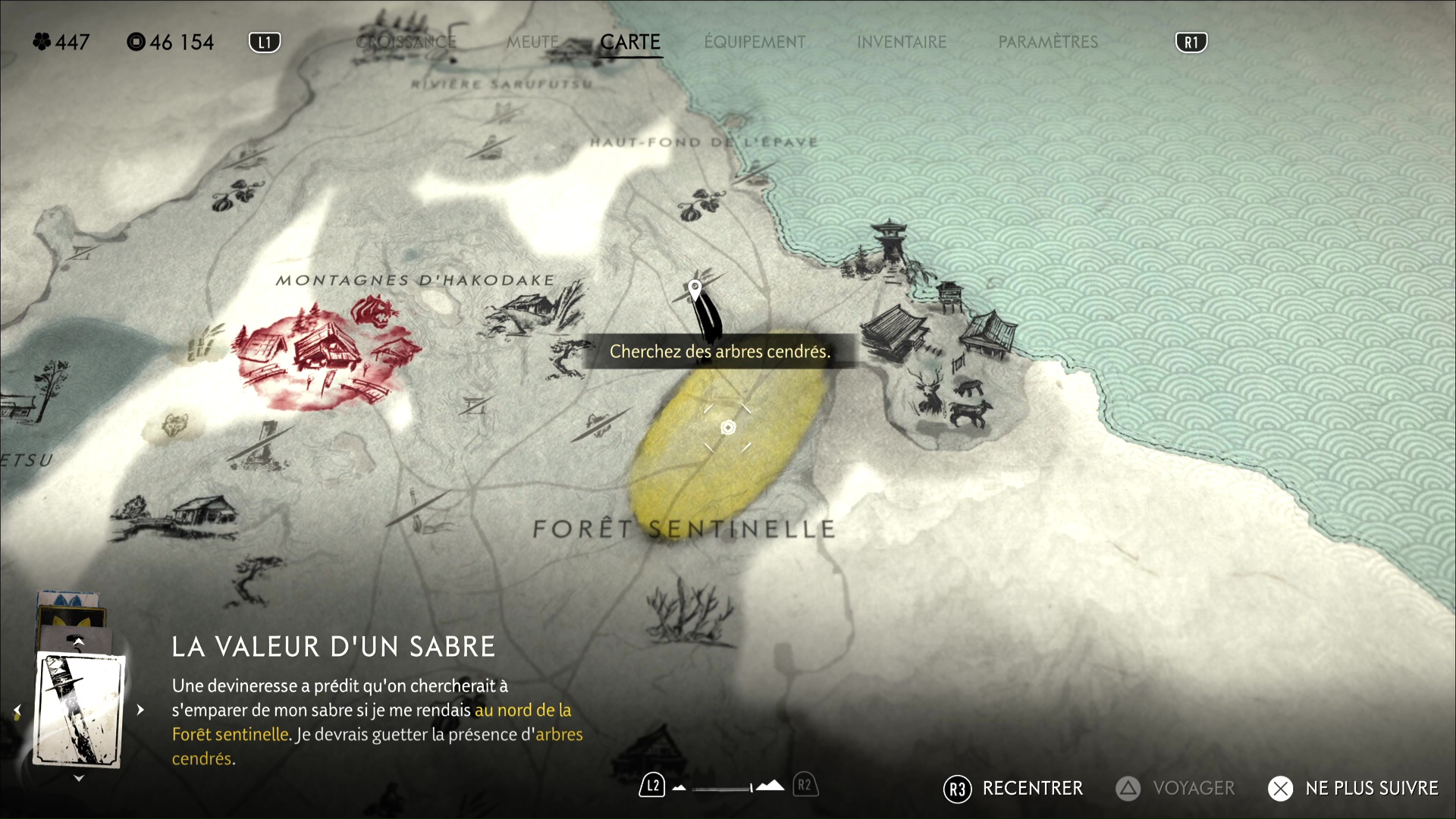Select the Carte tab
This screenshot has height=819, width=1456.
[x=630, y=42]
